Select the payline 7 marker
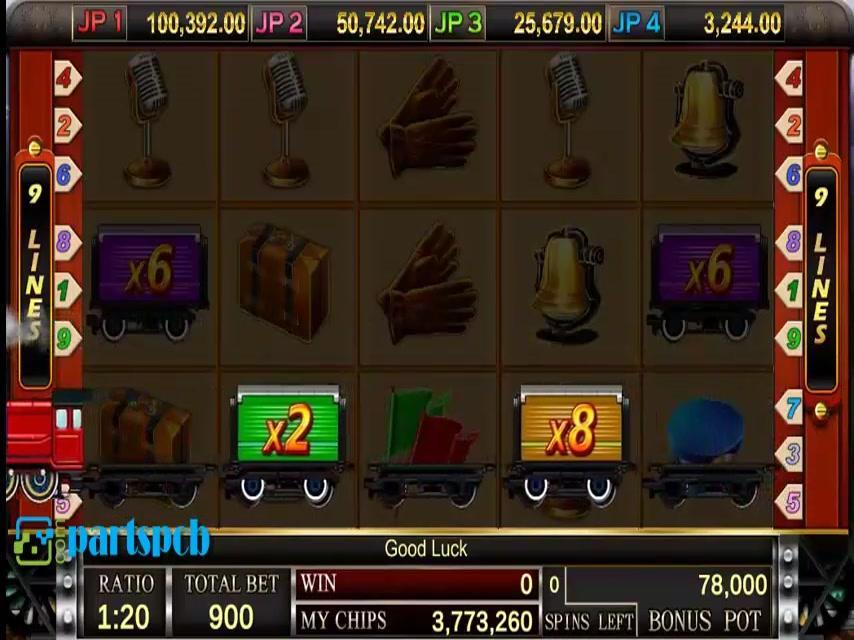This screenshot has width=854, height=640. point(792,408)
